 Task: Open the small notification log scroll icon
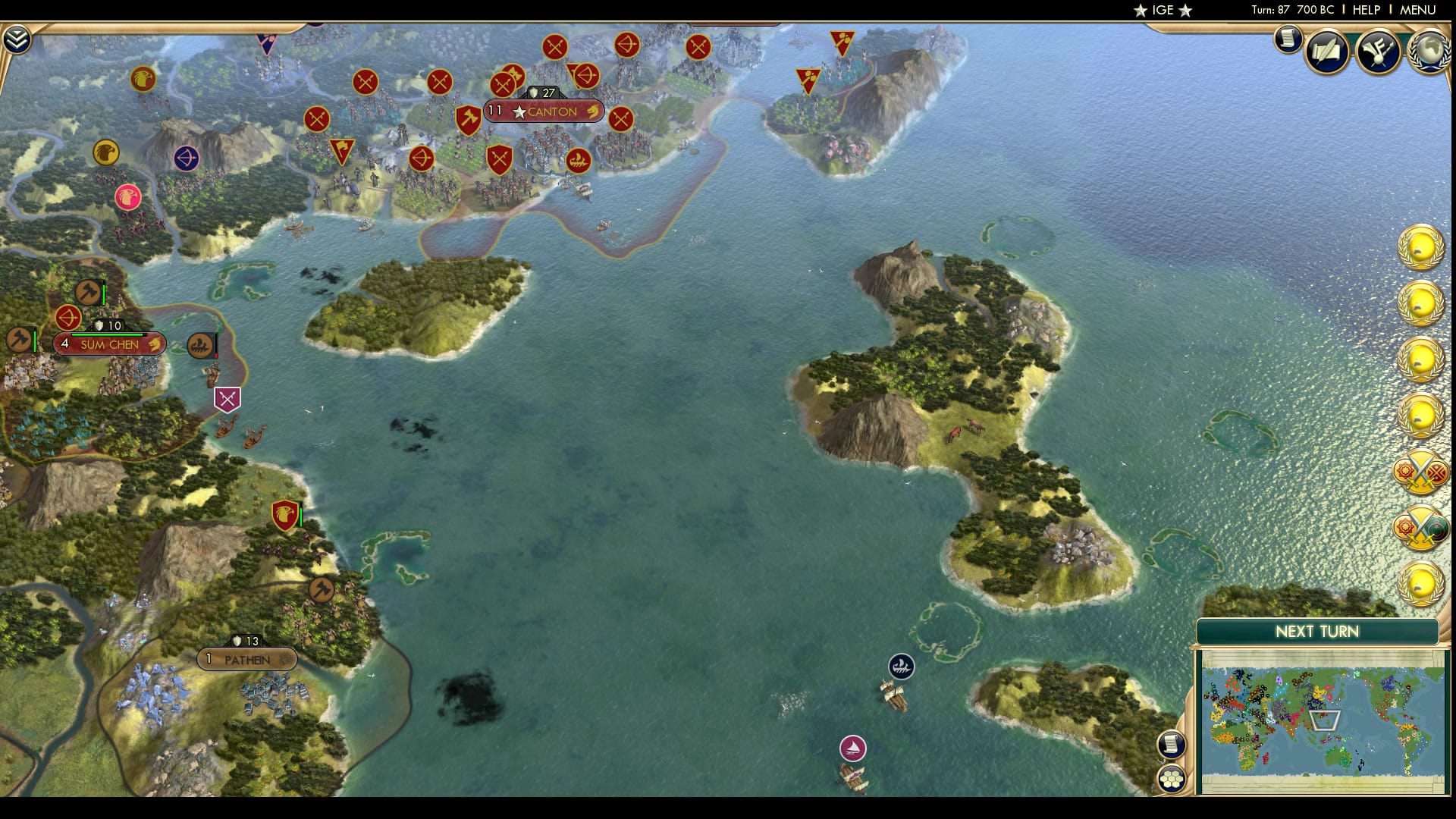1288,39
